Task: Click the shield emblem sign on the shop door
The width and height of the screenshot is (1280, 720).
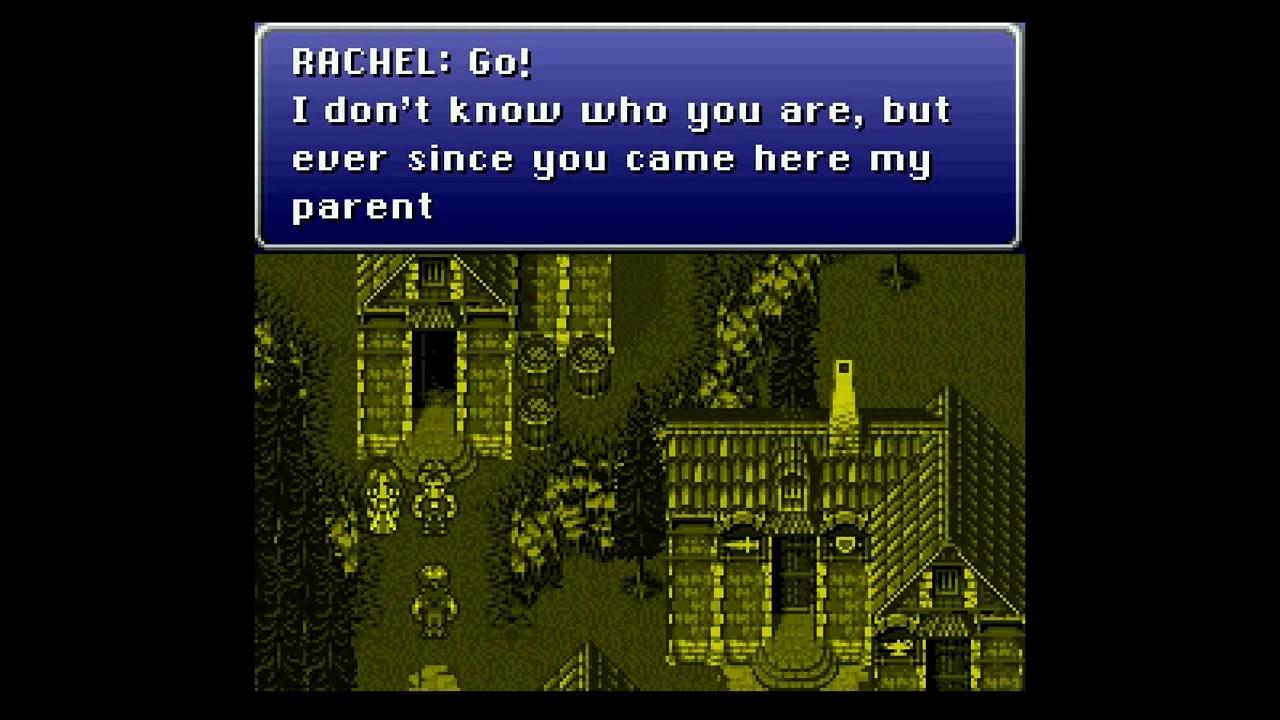Action: (844, 543)
